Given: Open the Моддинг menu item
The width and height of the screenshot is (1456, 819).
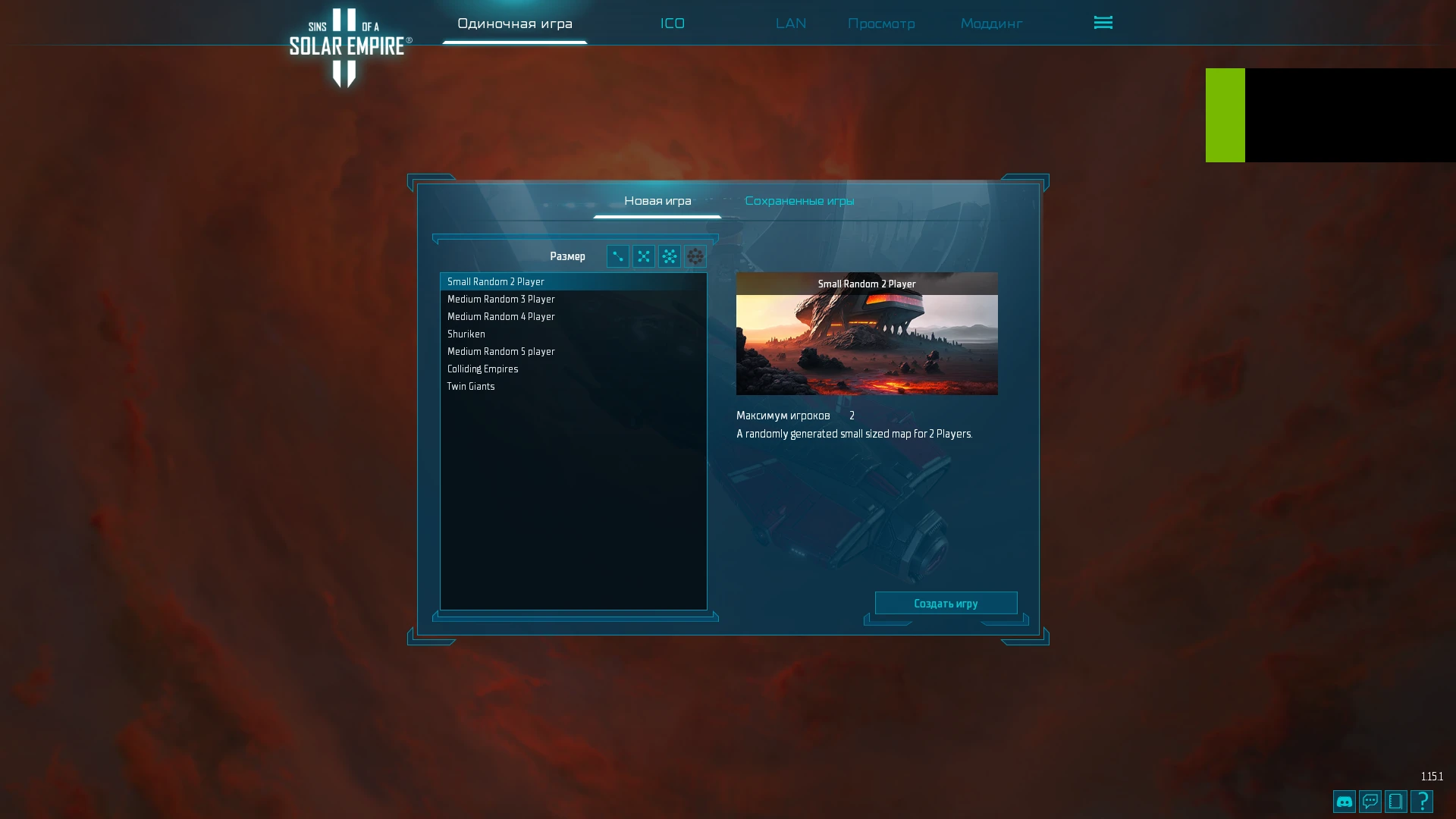Looking at the screenshot, I should tap(991, 24).
